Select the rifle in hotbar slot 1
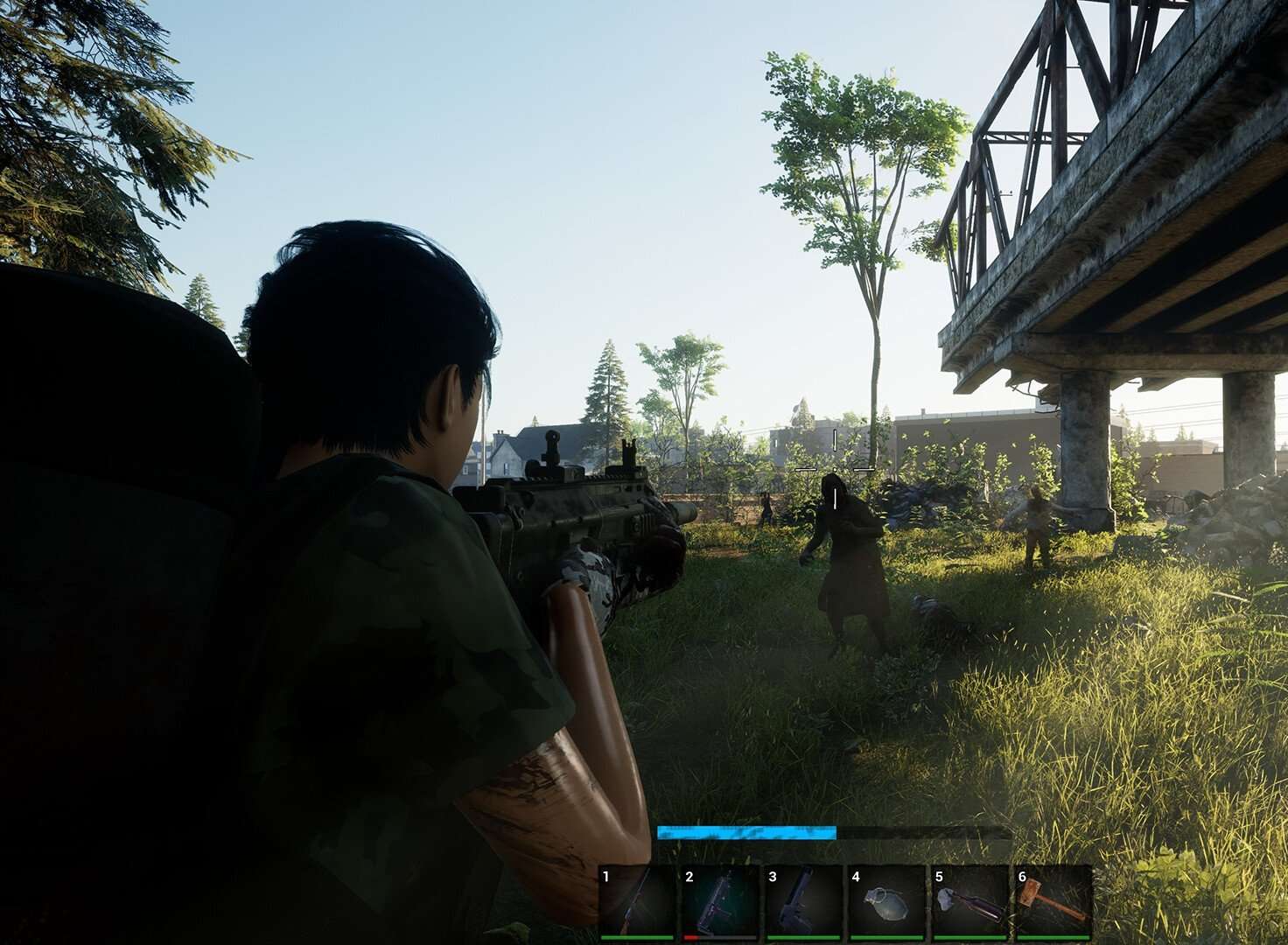1288x945 pixels. tap(636, 901)
